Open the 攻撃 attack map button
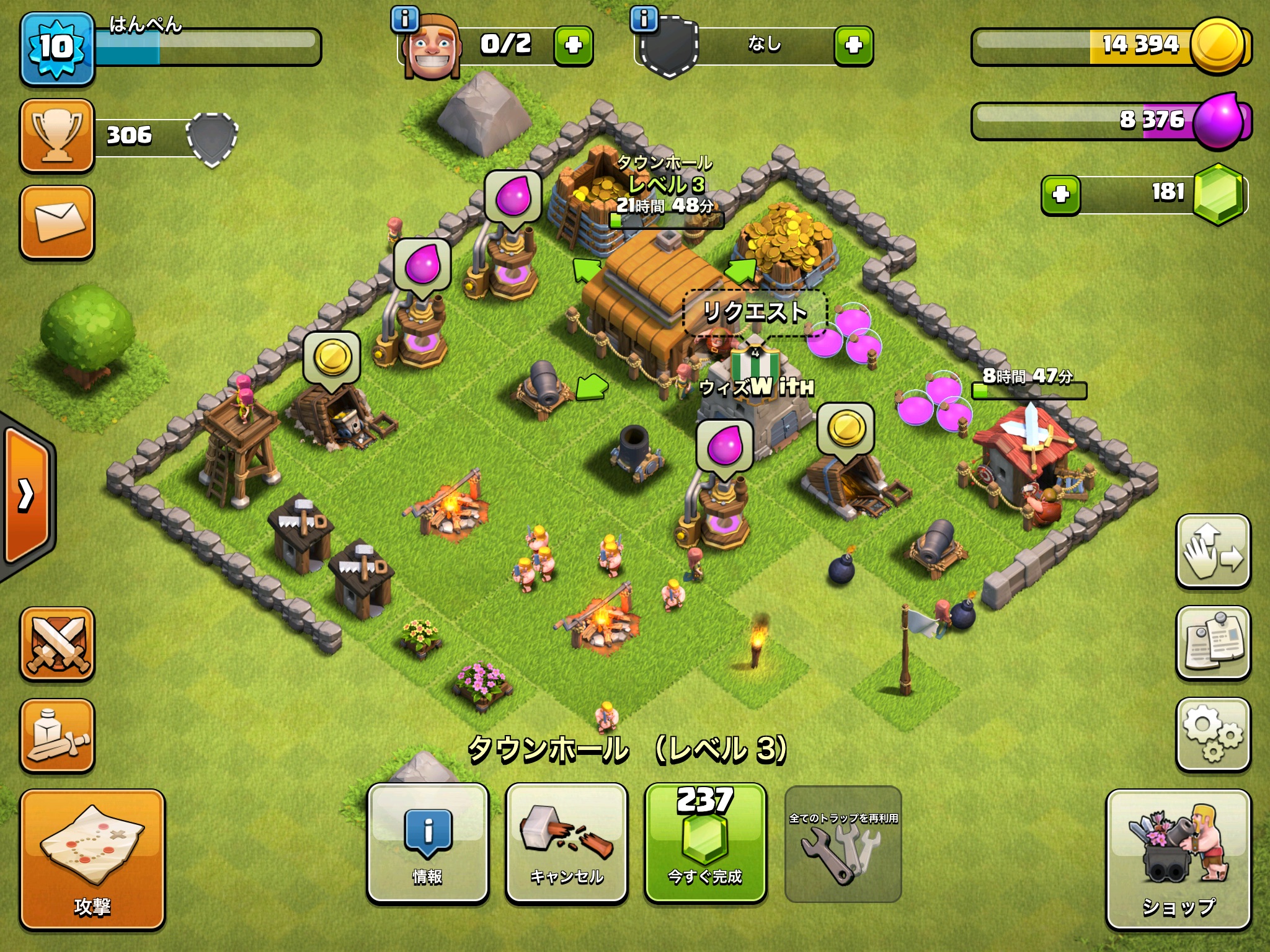The image size is (1270, 952). click(x=92, y=859)
